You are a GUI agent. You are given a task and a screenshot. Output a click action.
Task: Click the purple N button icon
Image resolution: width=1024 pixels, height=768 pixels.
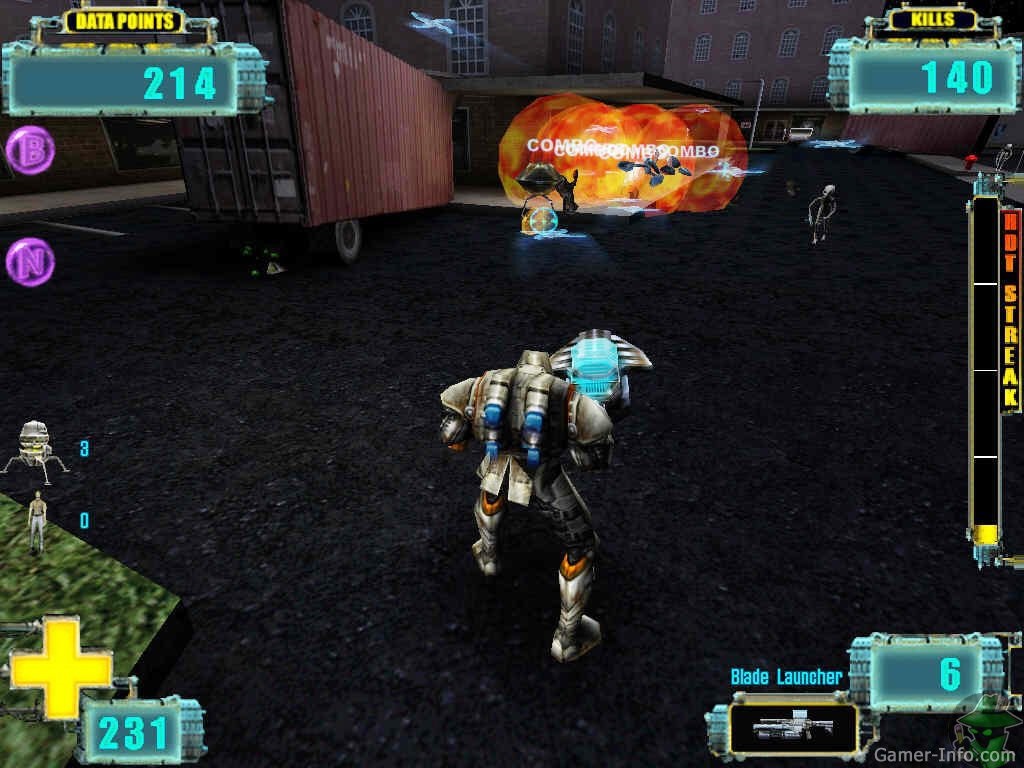click(30, 262)
